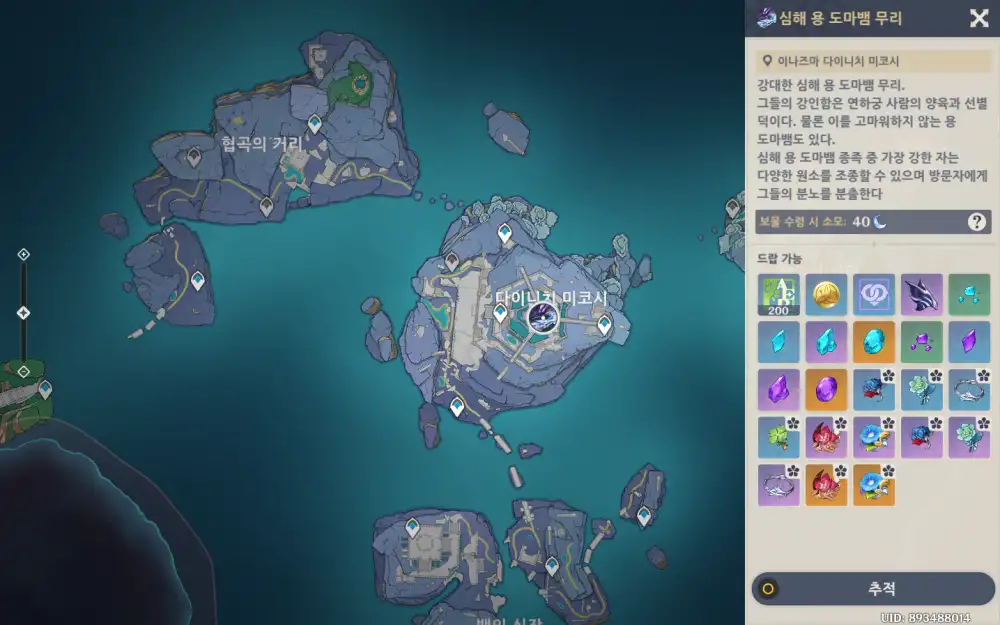Select the green clover artifact drop
Screen dimensions: 1000x625
(x=777, y=437)
